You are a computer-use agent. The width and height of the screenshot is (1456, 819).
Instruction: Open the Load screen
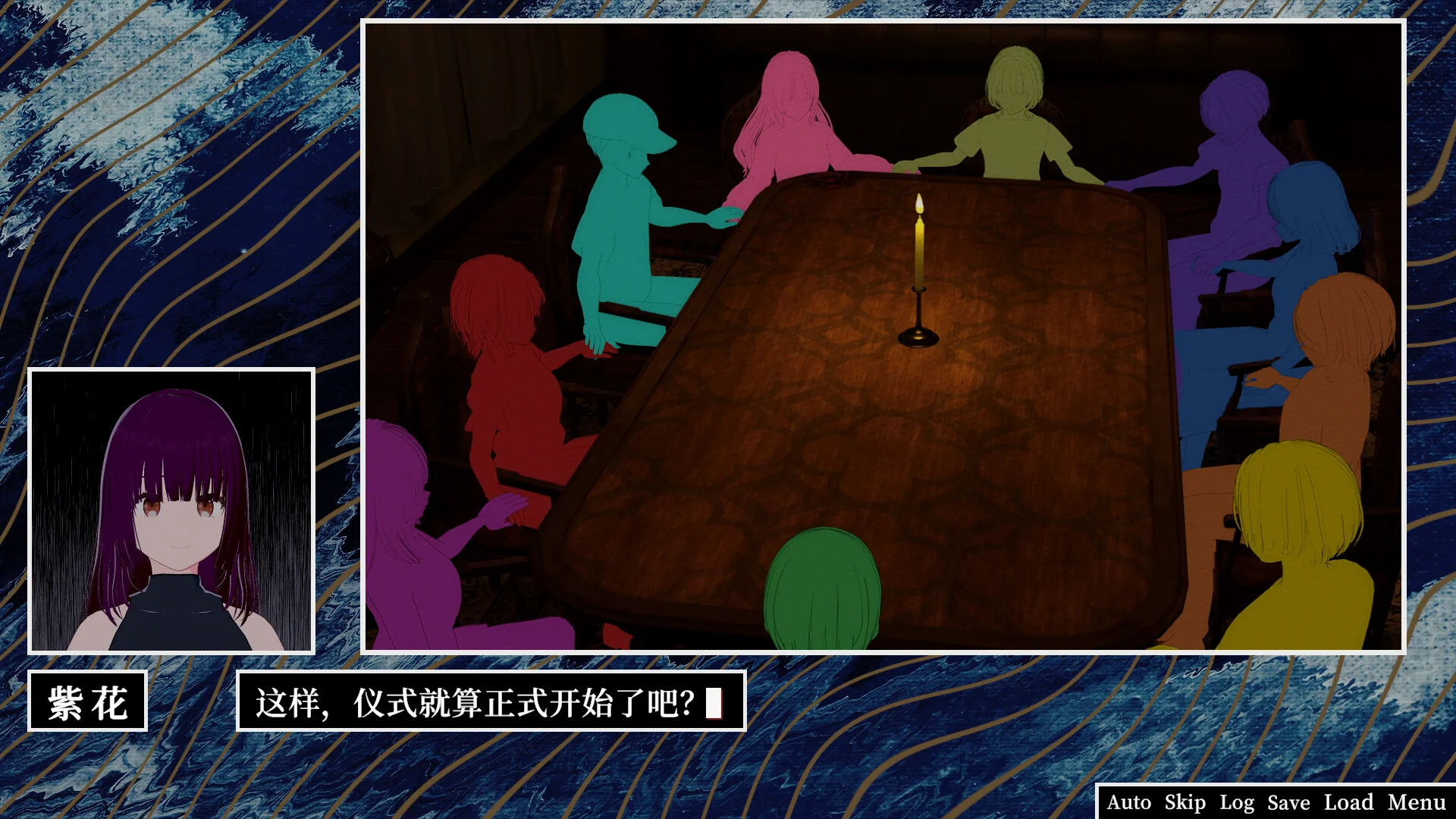pos(1348,802)
